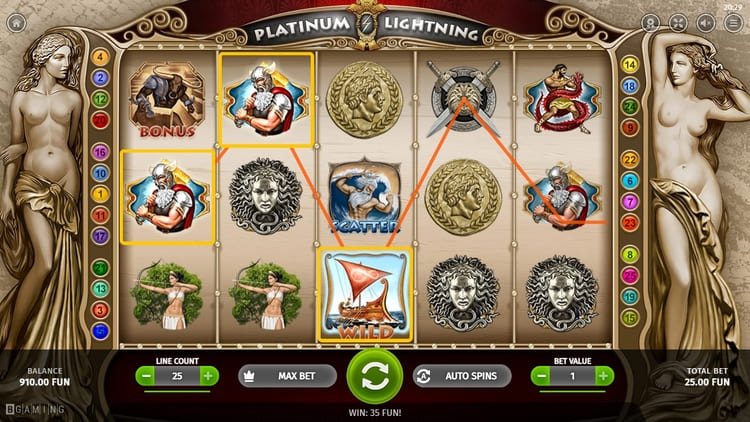Select payline 15 on the right rail

tap(630, 317)
